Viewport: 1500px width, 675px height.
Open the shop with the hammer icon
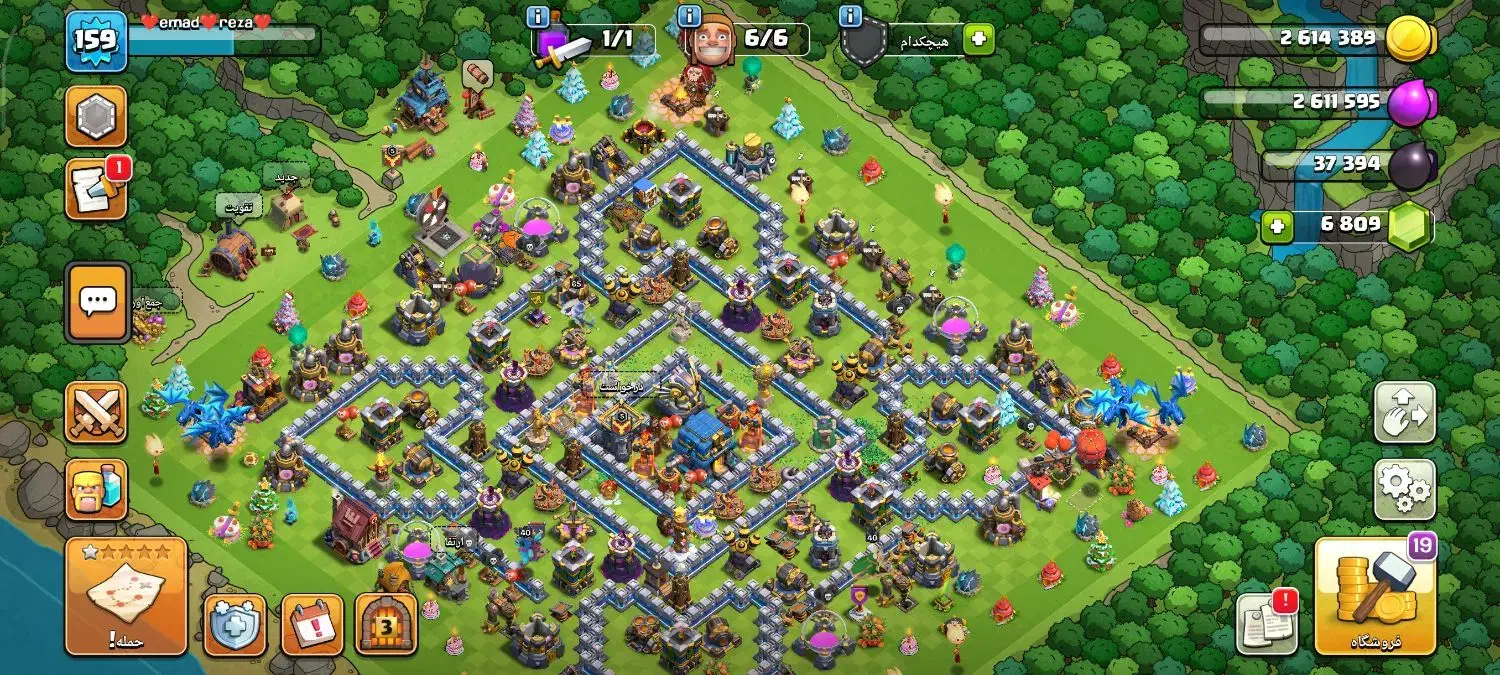coord(1374,596)
